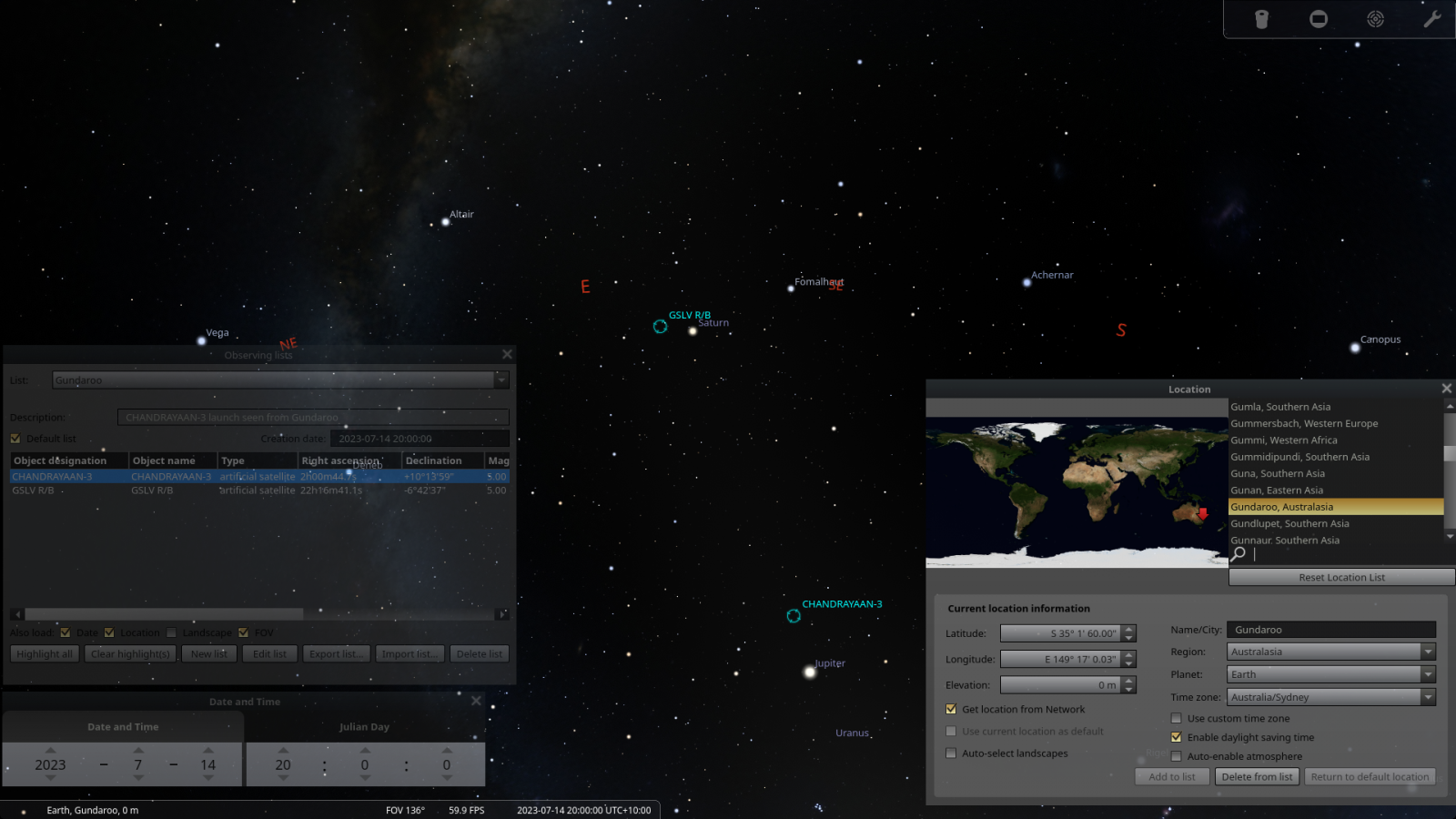This screenshot has width=1456, height=819.
Task: Close the Location window
Action: [1446, 389]
